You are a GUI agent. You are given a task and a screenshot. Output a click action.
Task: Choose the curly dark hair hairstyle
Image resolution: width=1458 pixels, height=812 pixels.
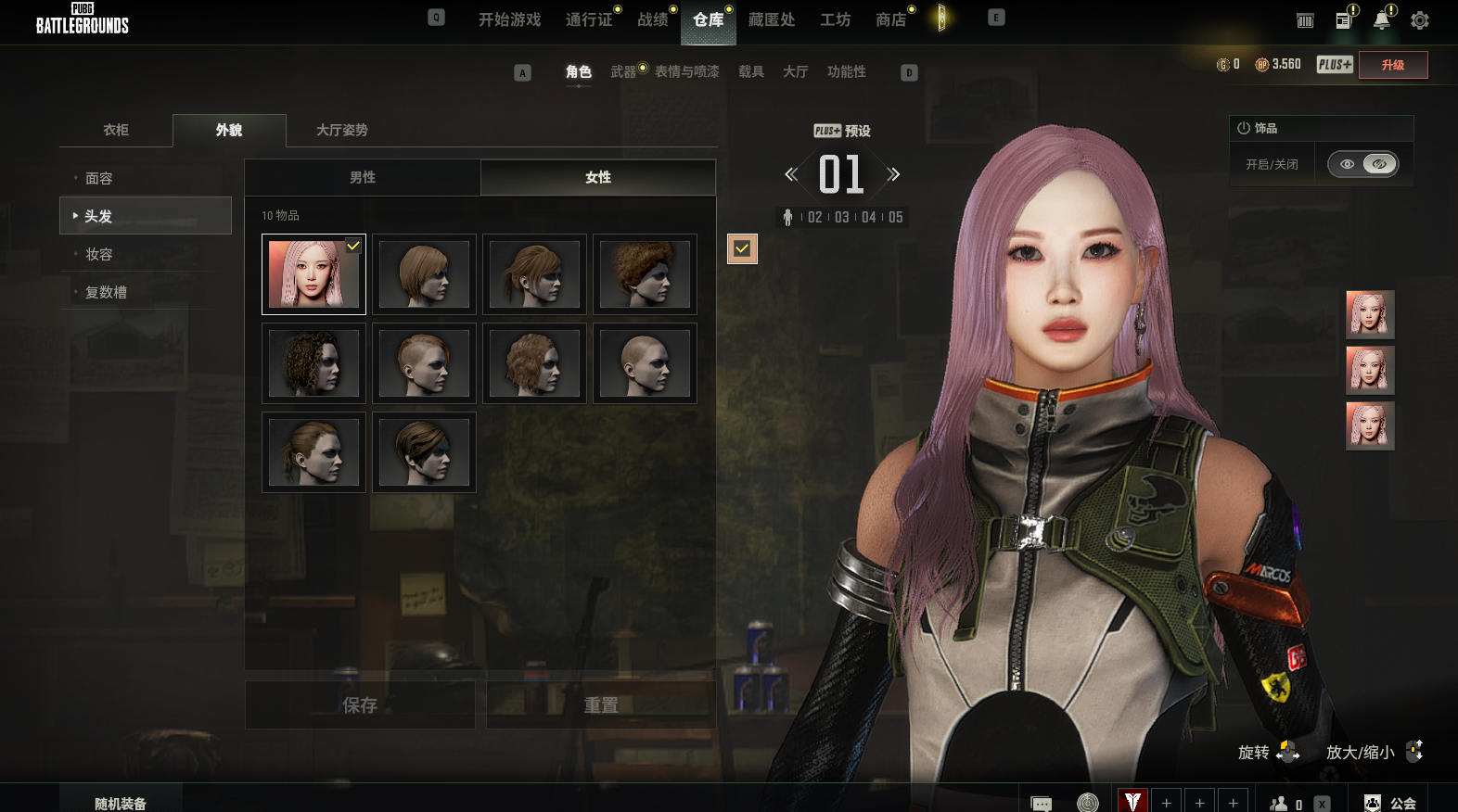[313, 363]
